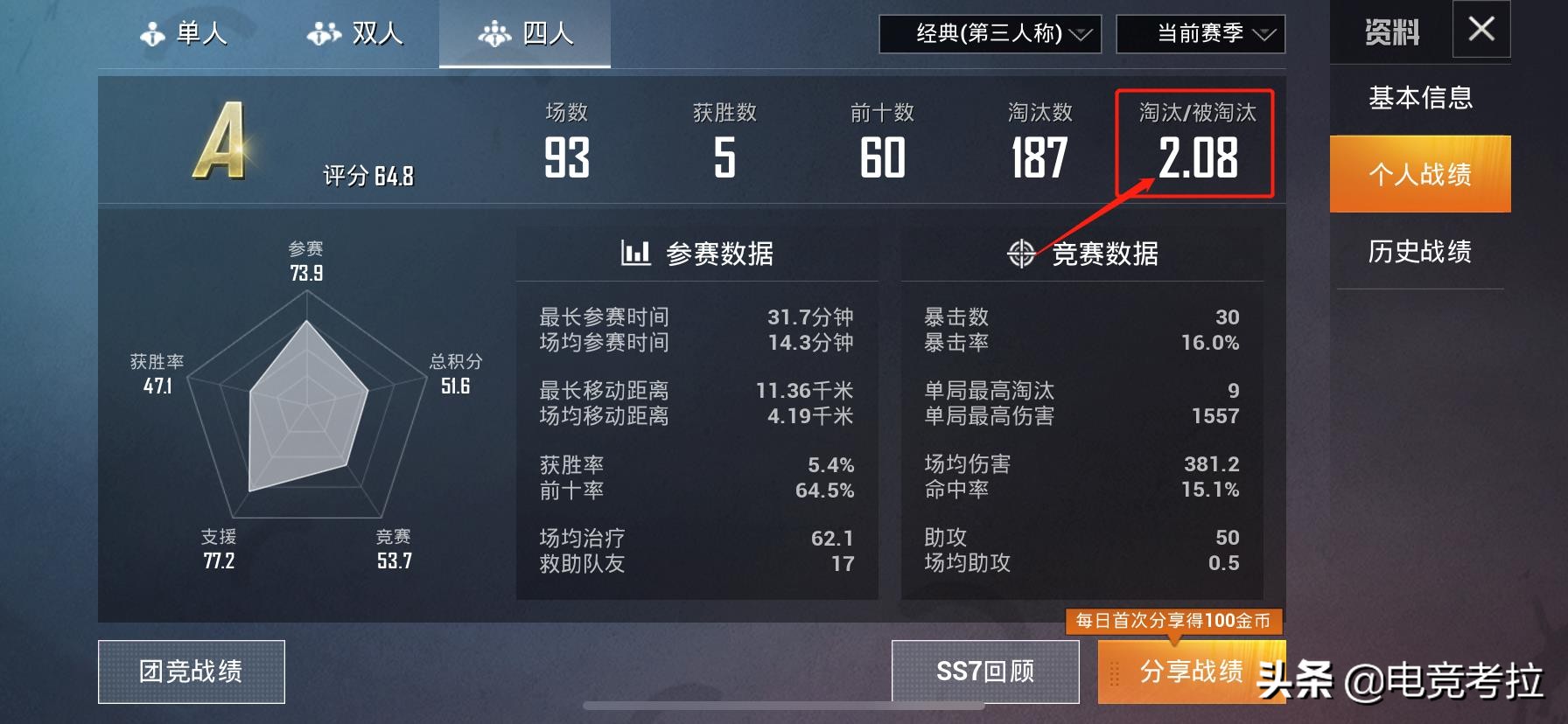Close the 资料 panel with the X
The image size is (1568, 724).
(x=1480, y=29)
